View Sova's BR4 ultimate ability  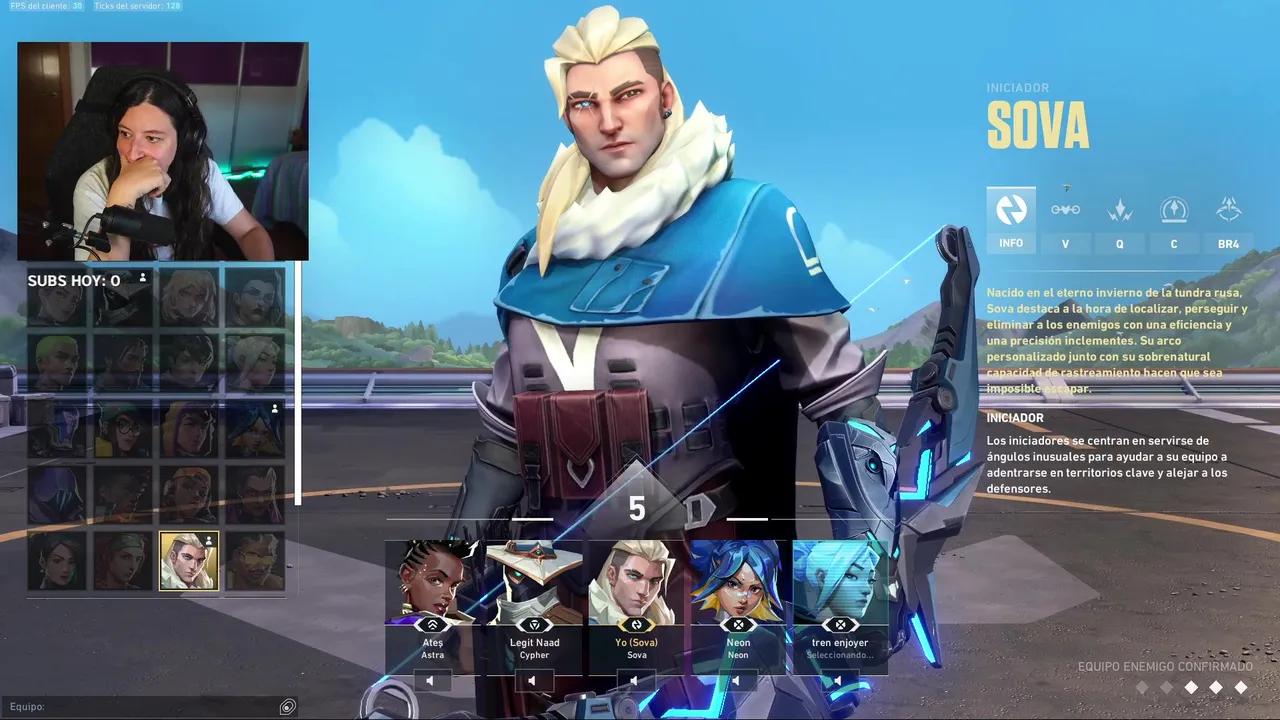click(1228, 222)
